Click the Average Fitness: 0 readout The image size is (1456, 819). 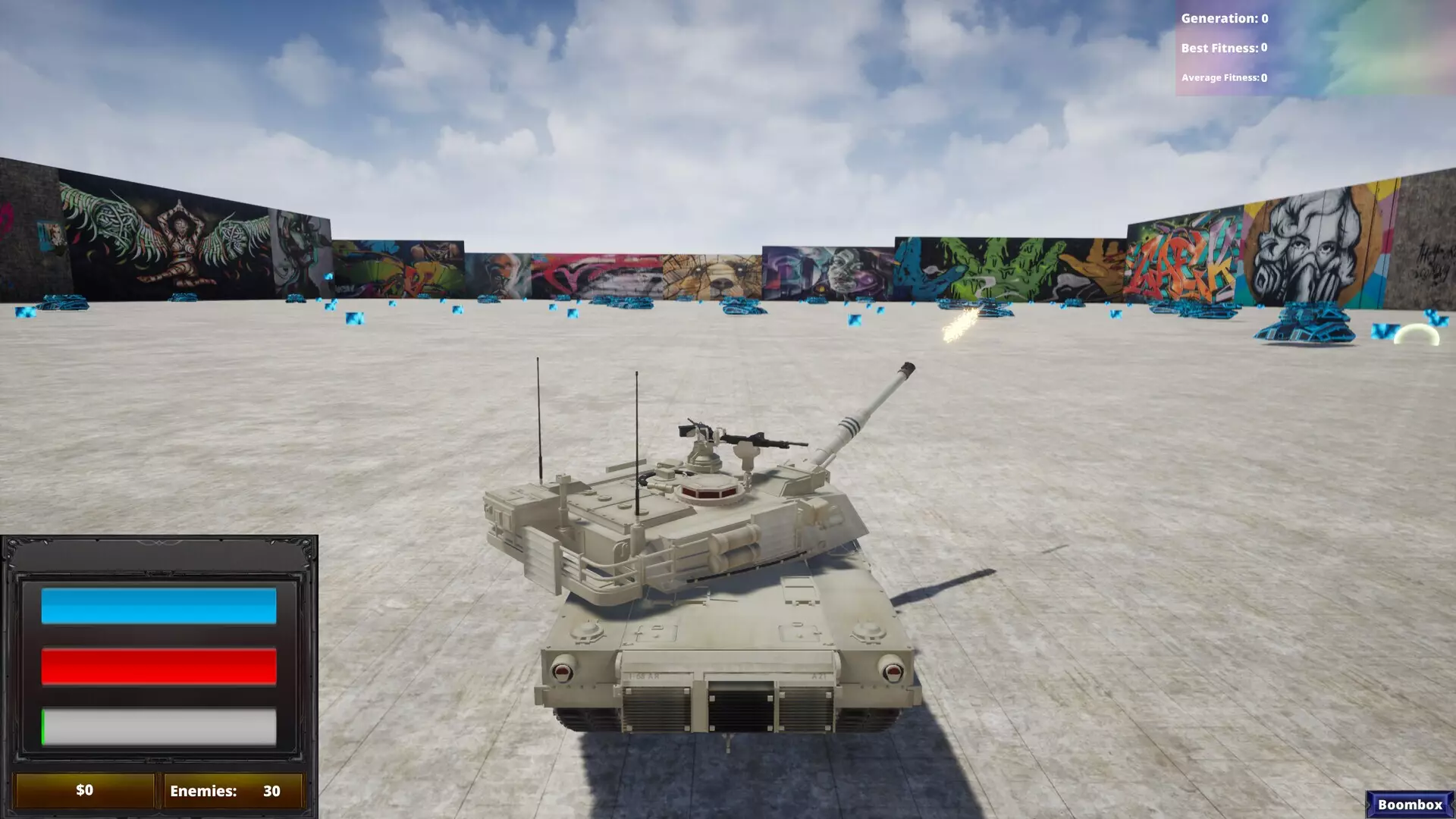point(1225,77)
